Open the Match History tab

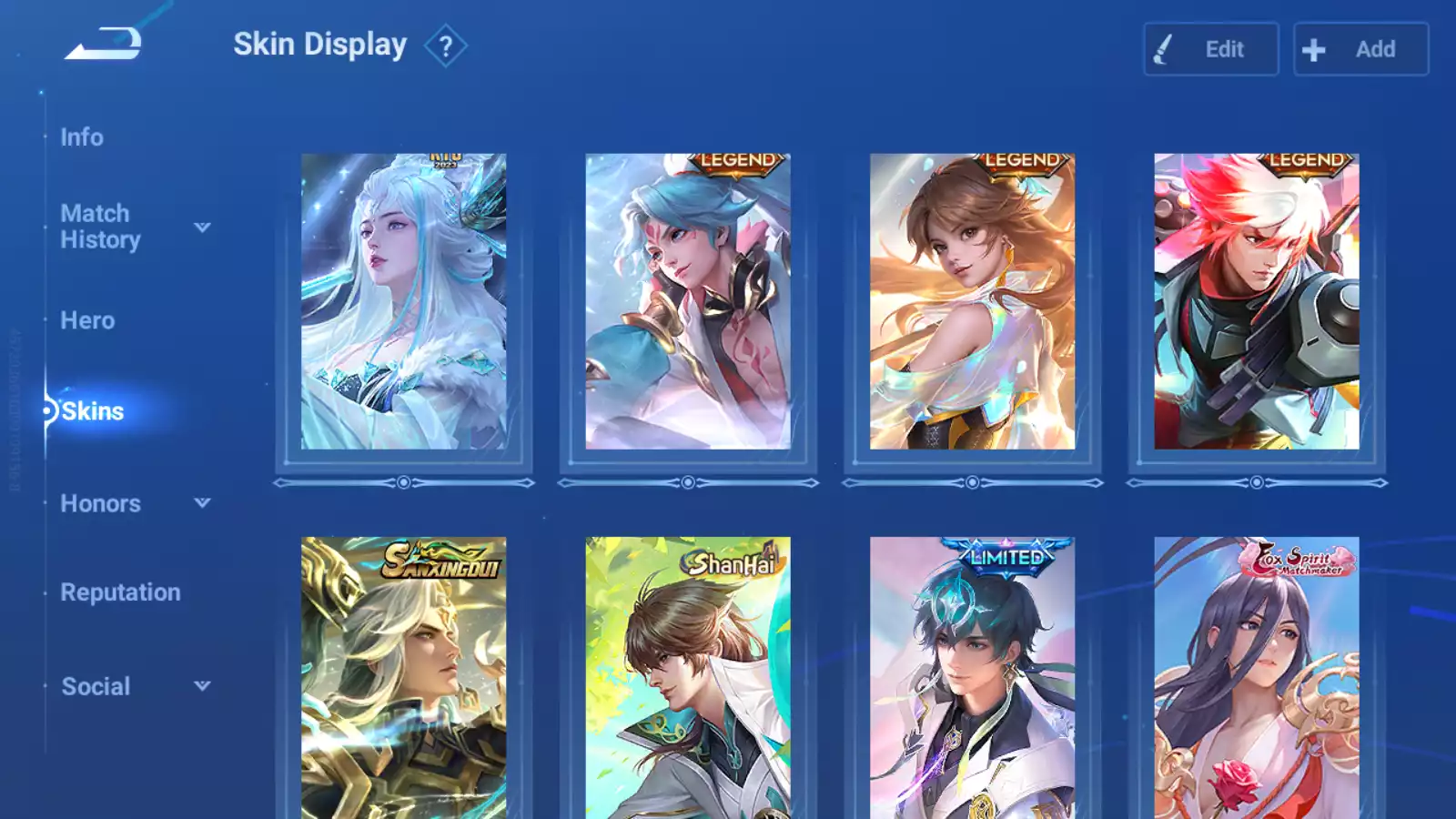click(x=100, y=227)
